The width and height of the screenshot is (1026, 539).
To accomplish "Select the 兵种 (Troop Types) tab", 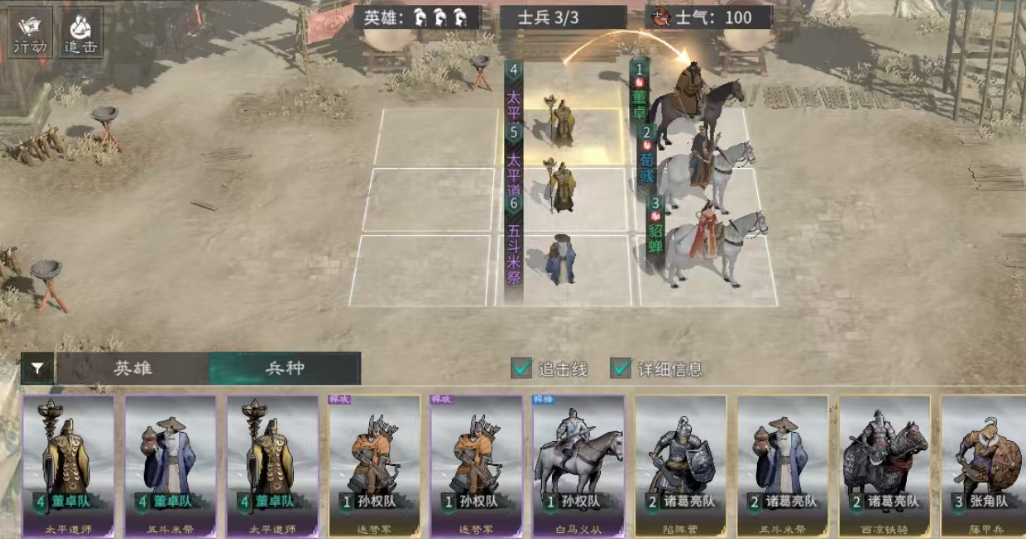I will pyautogui.click(x=285, y=369).
